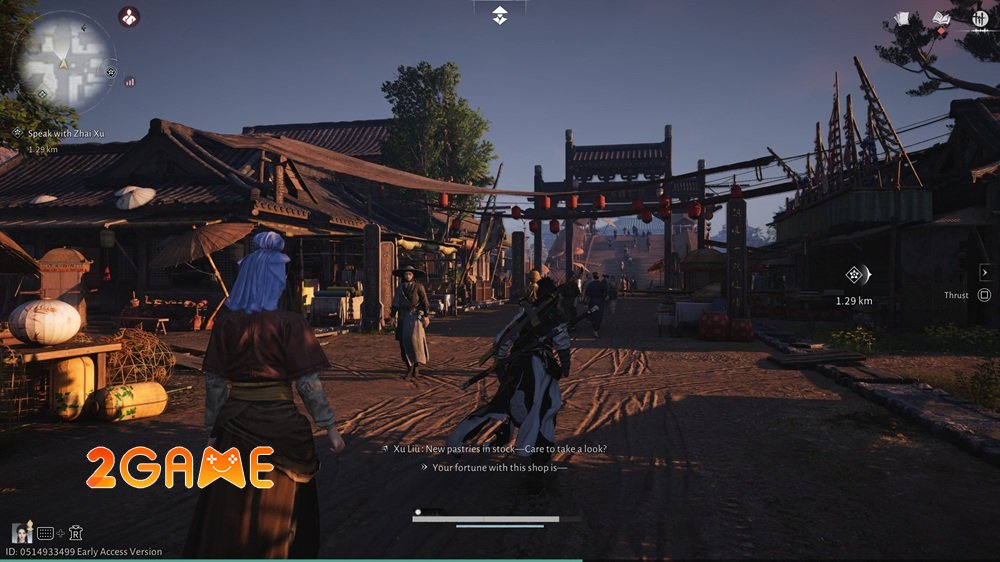Select the 'Speak with Zhai Xu' quest tracker

click(59, 132)
